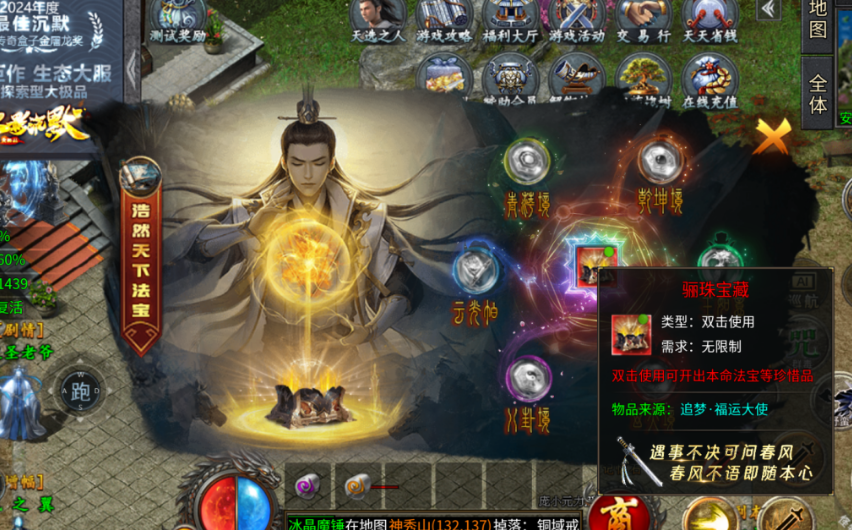Image resolution: width=852 pixels, height=530 pixels.
Task: Select the 八卦境 treasure slot
Action: pos(527,380)
